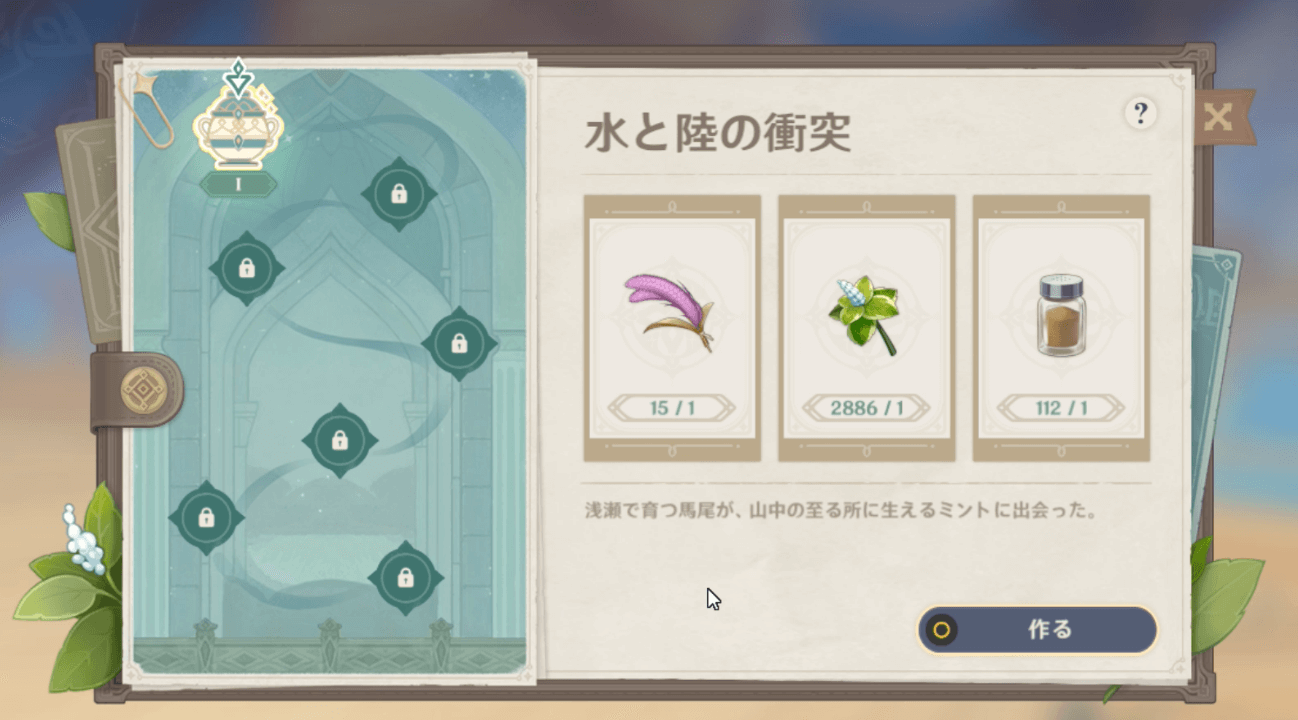Click the horsetail count badge showing 15/1
1298x720 pixels.
pos(672,408)
